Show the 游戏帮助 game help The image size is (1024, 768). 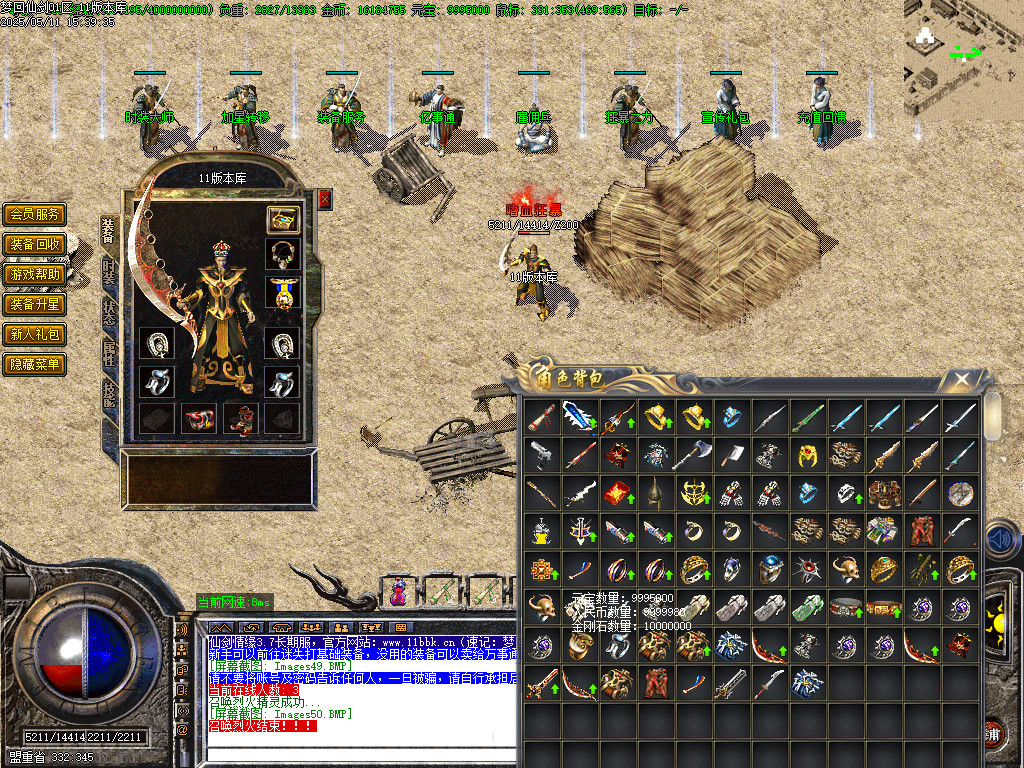pyautogui.click(x=35, y=274)
